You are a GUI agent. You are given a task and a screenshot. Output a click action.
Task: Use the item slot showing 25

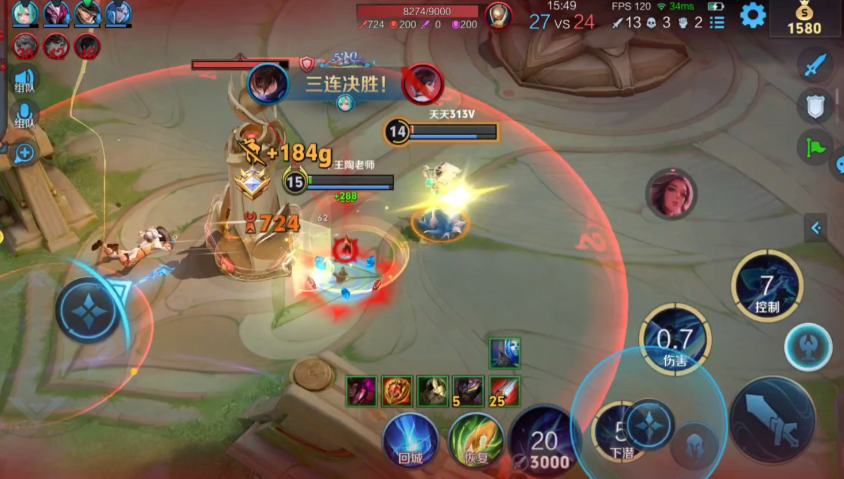point(505,391)
